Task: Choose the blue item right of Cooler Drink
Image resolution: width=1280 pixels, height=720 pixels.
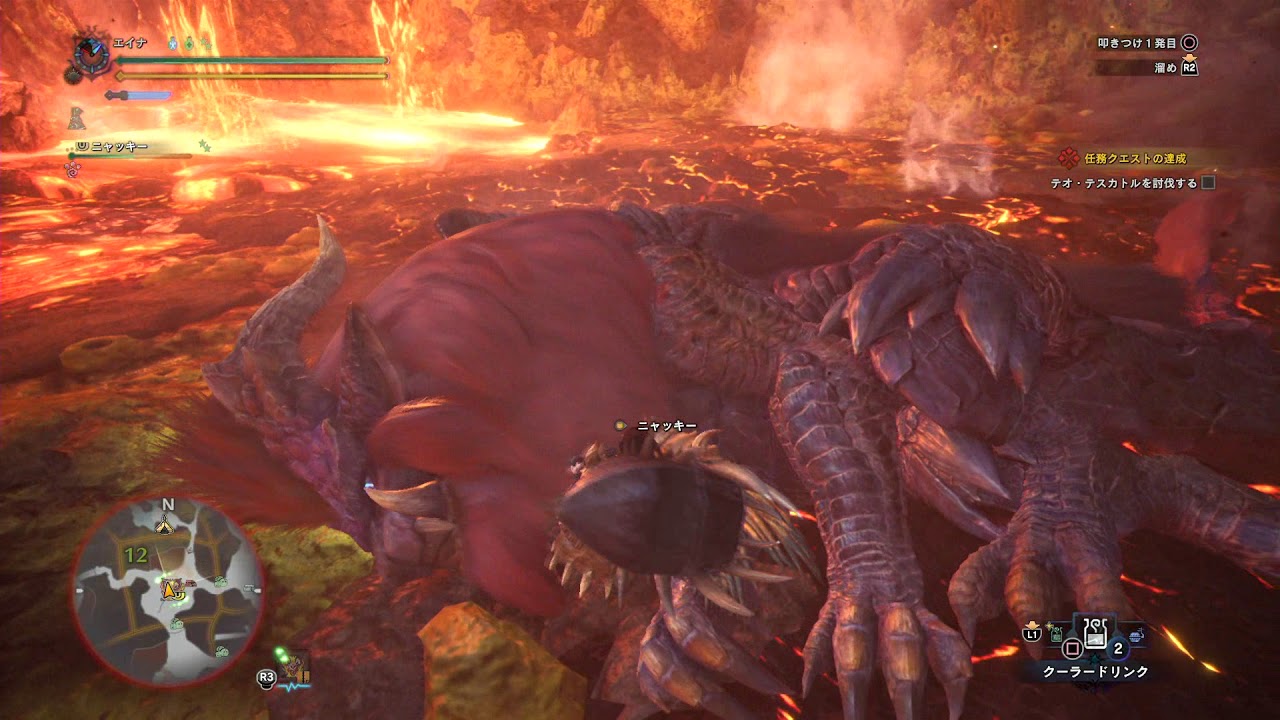Action: 1133,634
